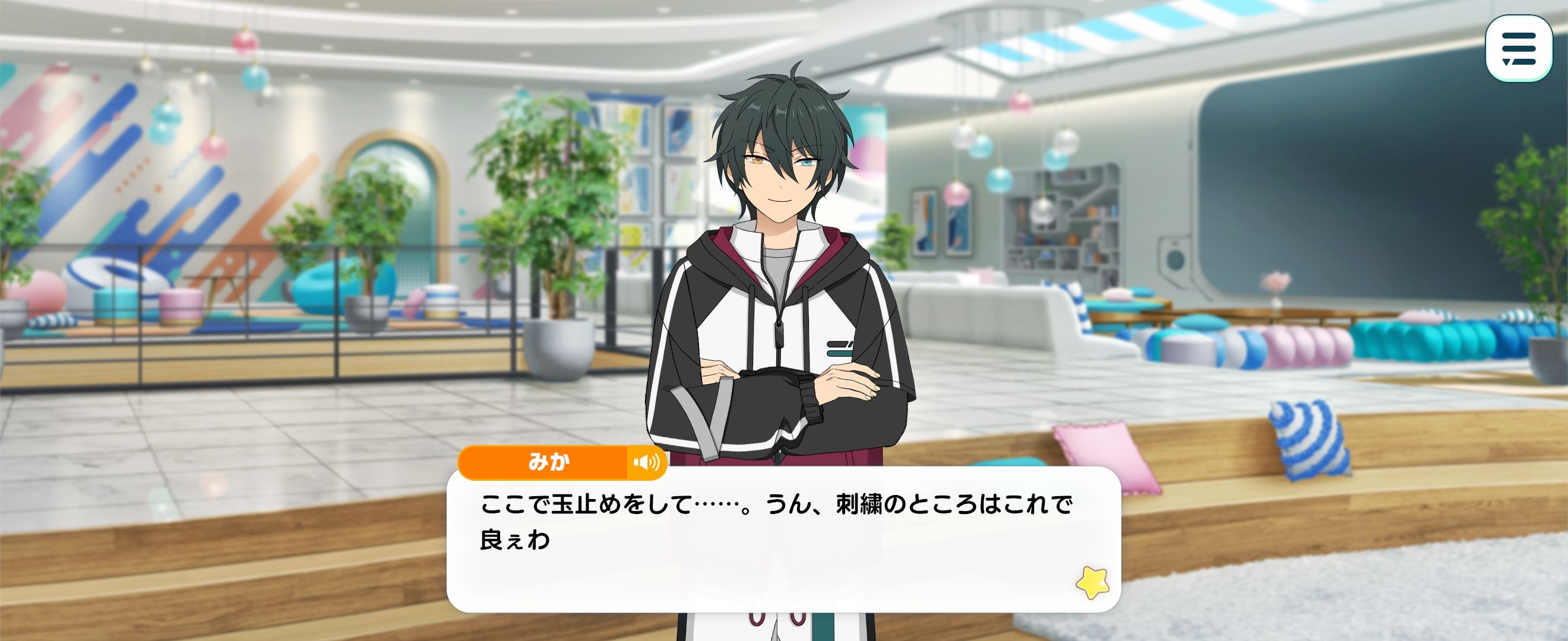
Task: Open the story menu button
Action: coord(1519,49)
